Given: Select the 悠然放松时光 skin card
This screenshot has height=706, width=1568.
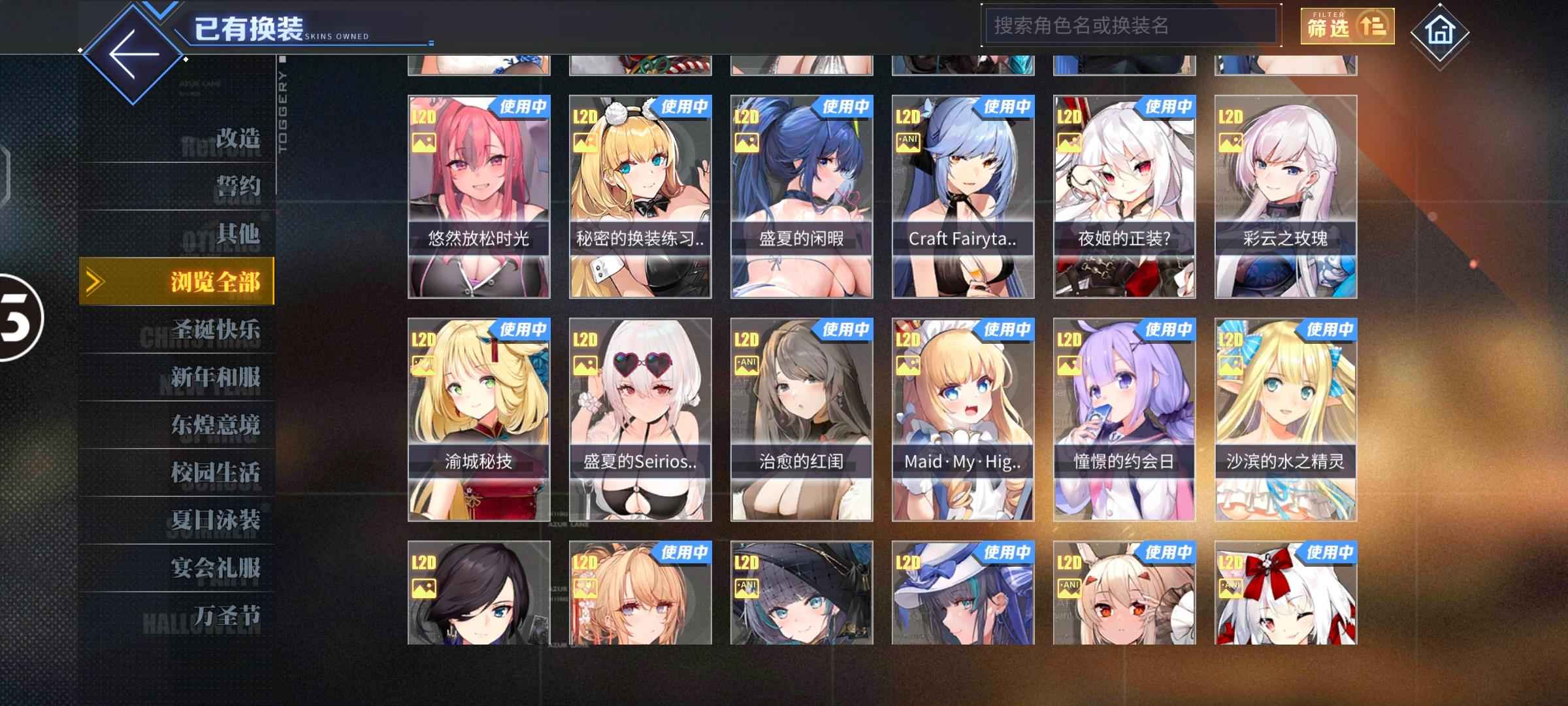Looking at the screenshot, I should click(479, 197).
